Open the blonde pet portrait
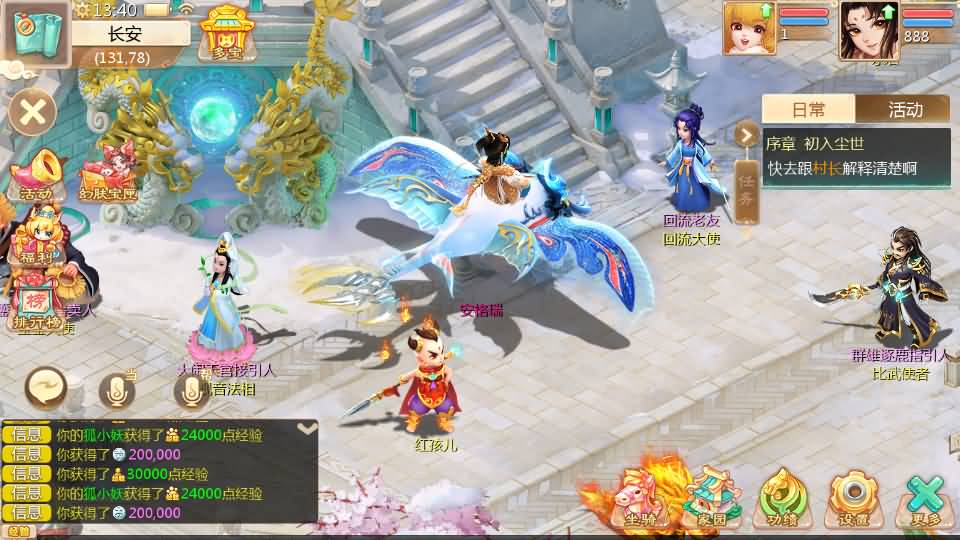Image resolution: width=960 pixels, height=540 pixels. (749, 27)
